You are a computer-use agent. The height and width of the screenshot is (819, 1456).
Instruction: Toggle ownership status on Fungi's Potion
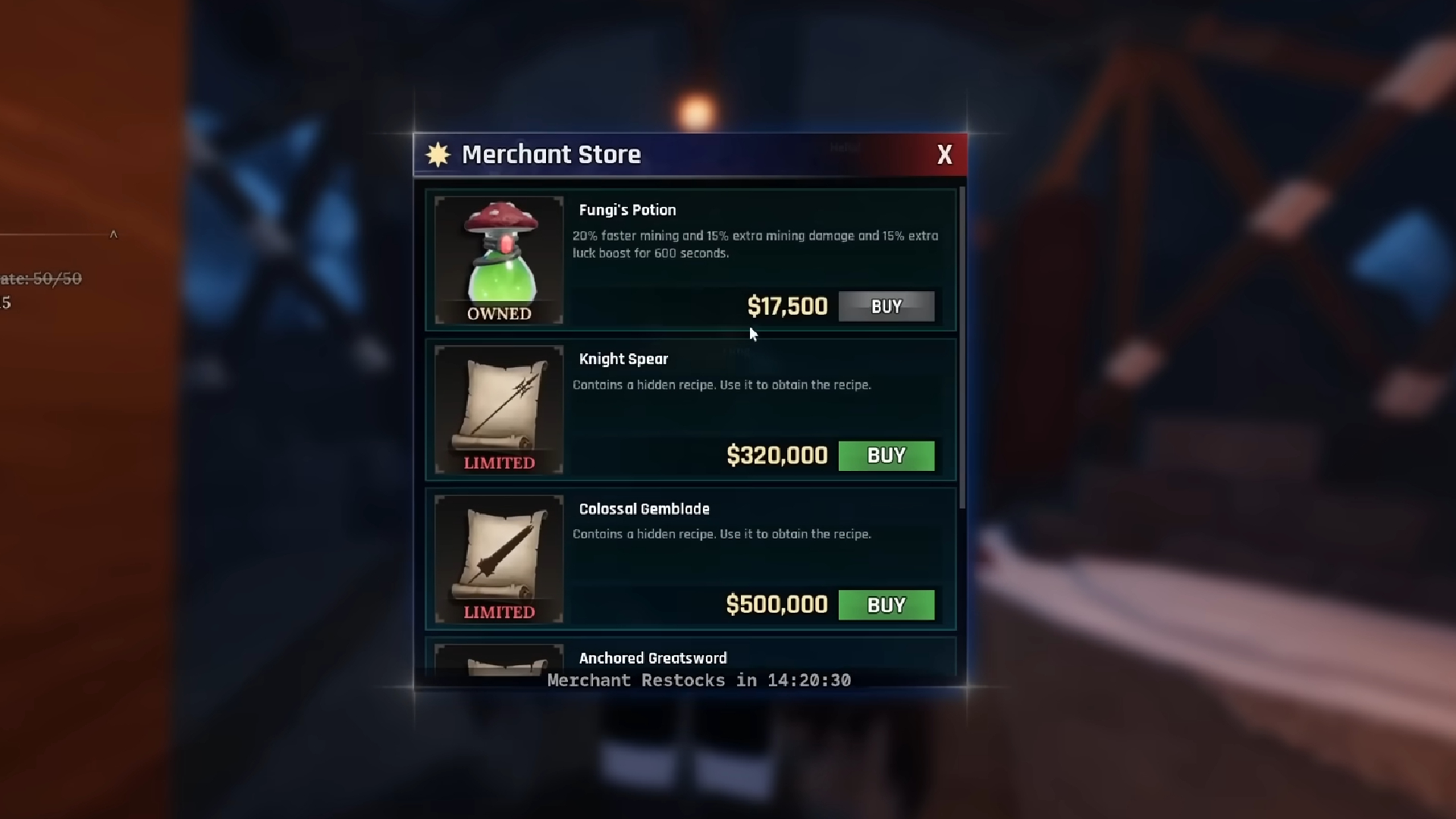tap(498, 313)
